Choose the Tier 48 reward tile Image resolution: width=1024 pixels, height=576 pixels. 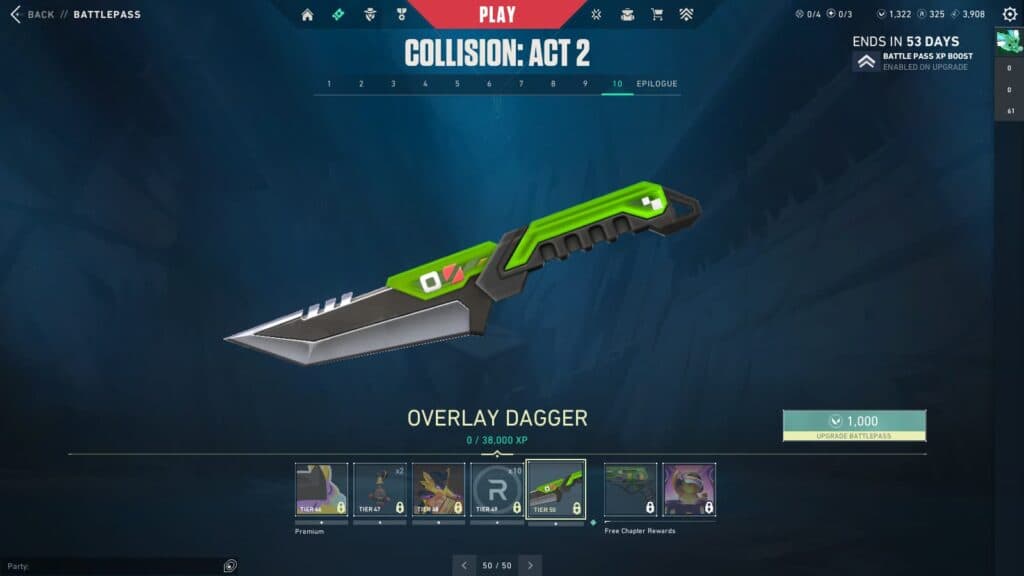coord(438,489)
